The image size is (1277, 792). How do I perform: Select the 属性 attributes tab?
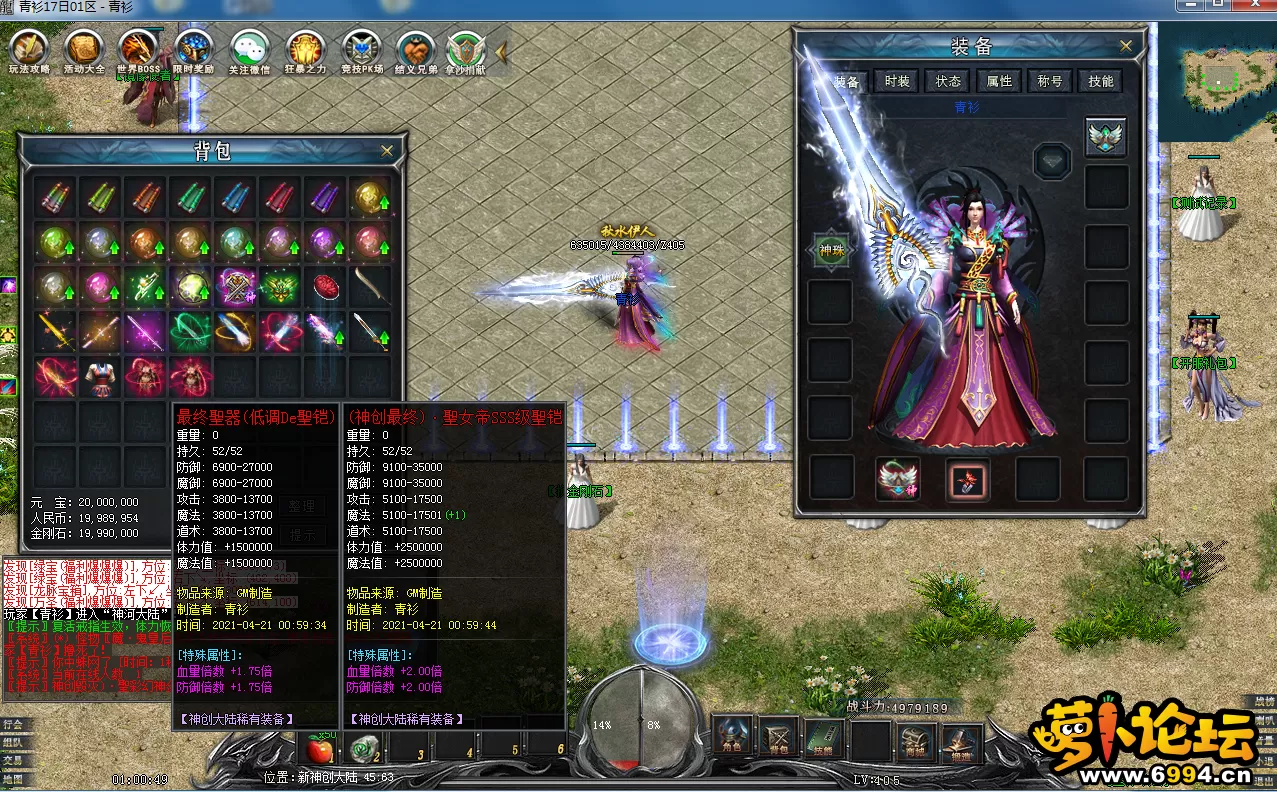point(999,81)
